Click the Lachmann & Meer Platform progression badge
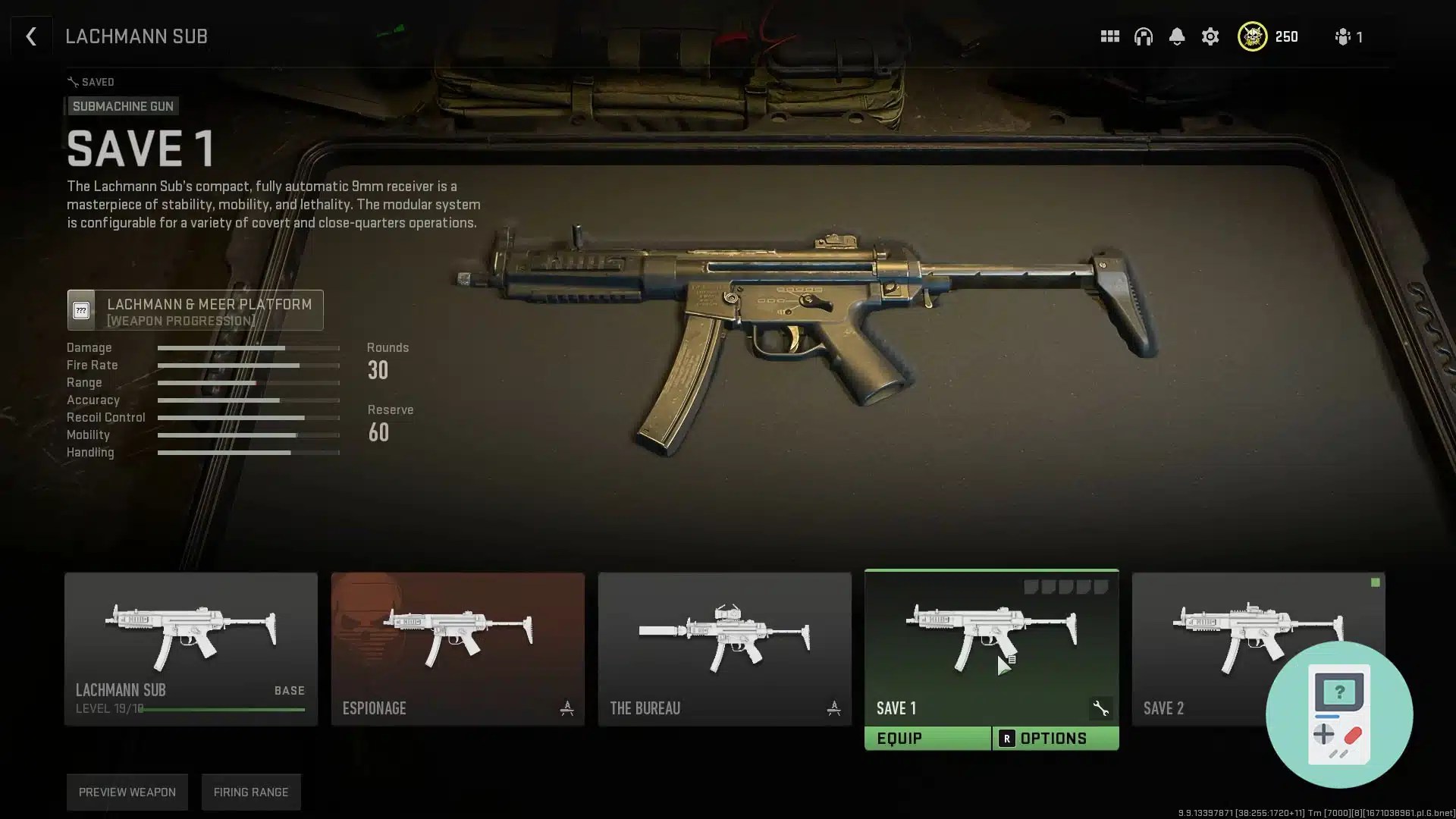This screenshot has width=1456, height=819. pos(194,309)
